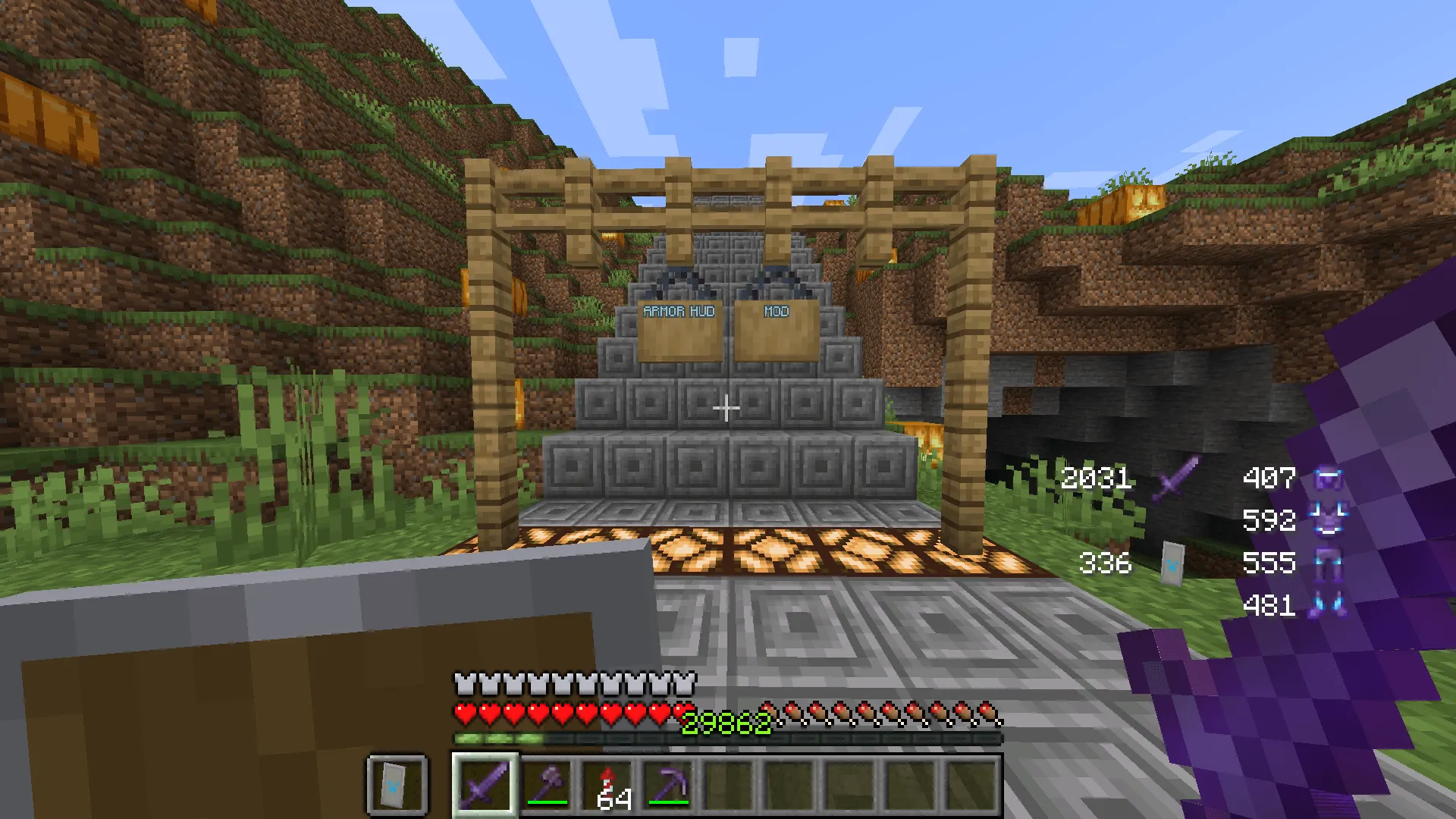Click the crosshair at screen center
The width and height of the screenshot is (1456, 819).
tap(726, 409)
